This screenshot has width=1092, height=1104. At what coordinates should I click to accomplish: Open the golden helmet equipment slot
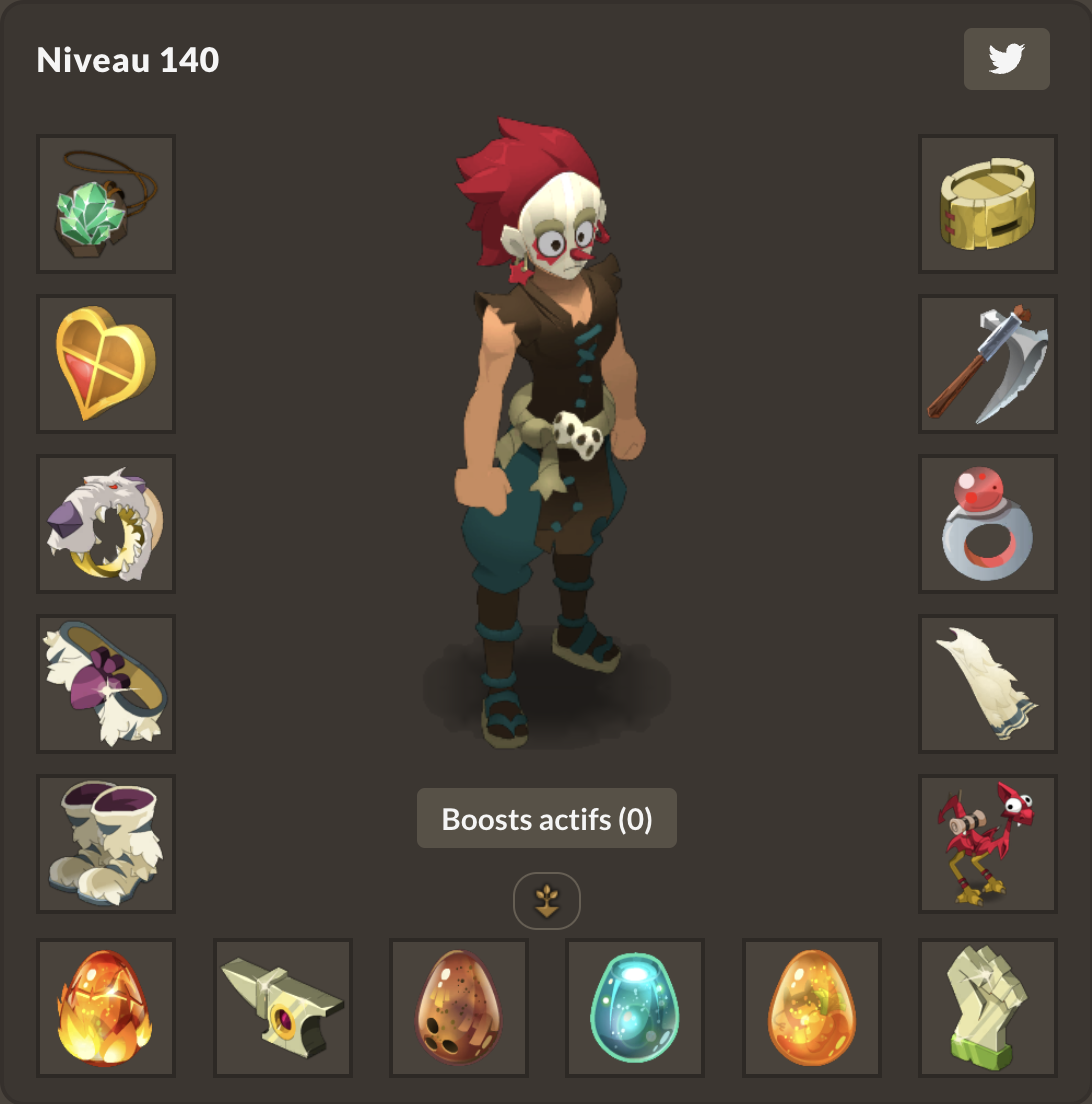tap(988, 204)
